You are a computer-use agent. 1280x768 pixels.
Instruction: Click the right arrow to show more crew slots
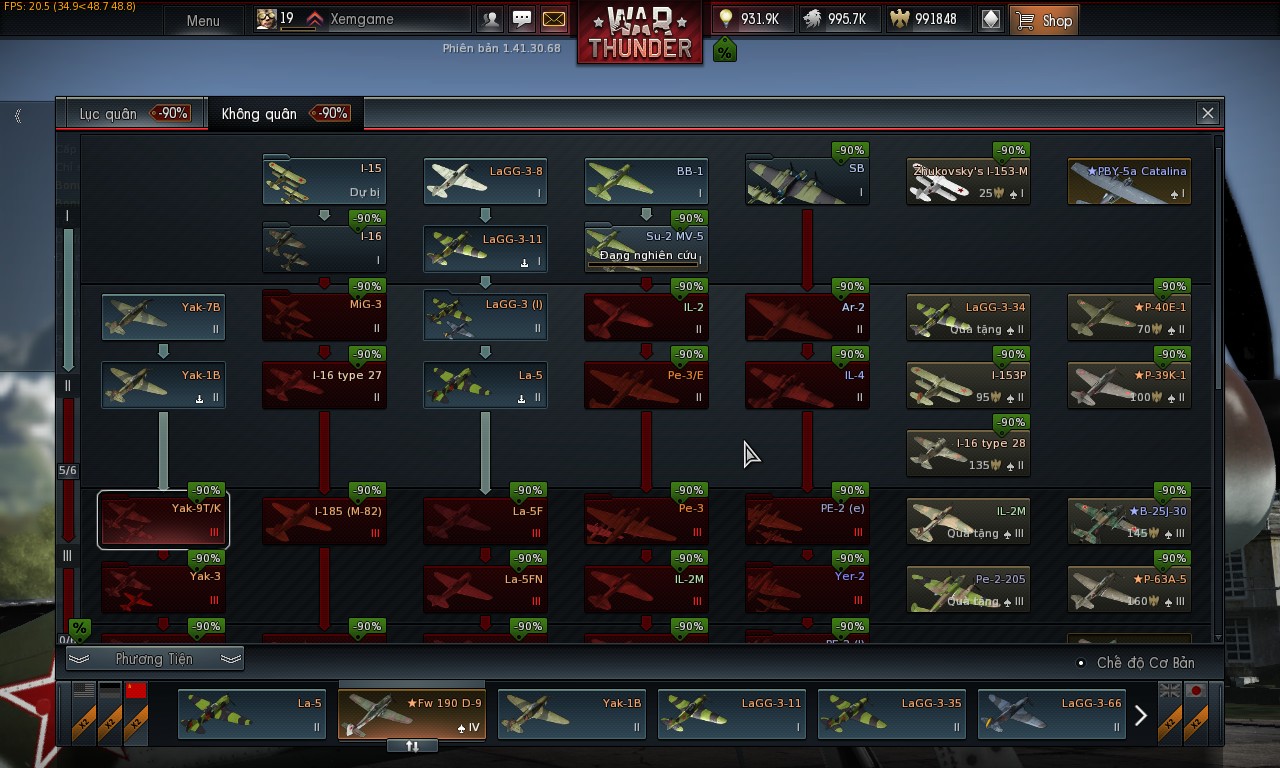point(1140,715)
